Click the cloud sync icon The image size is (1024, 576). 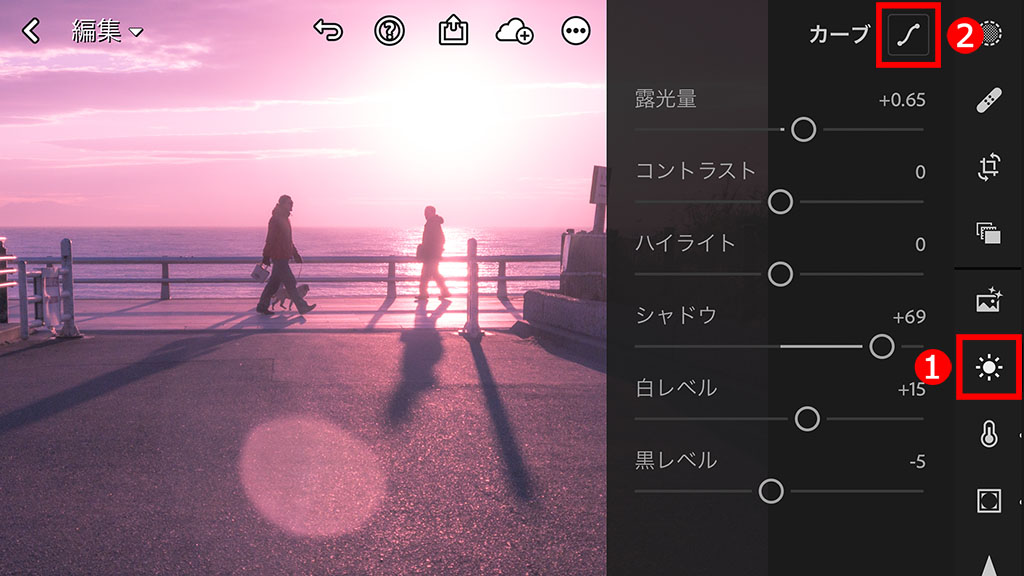tap(514, 32)
